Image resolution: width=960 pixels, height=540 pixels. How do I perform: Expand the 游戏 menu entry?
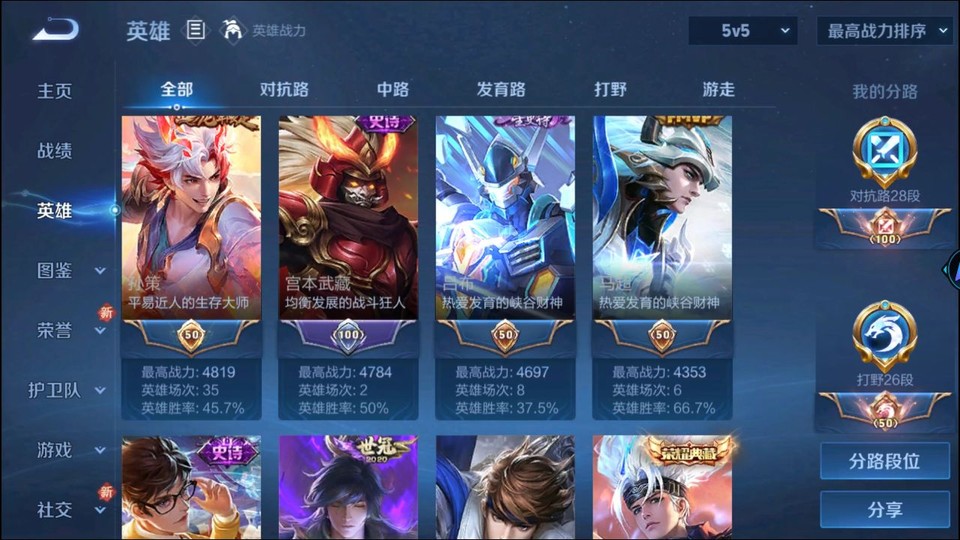68,450
